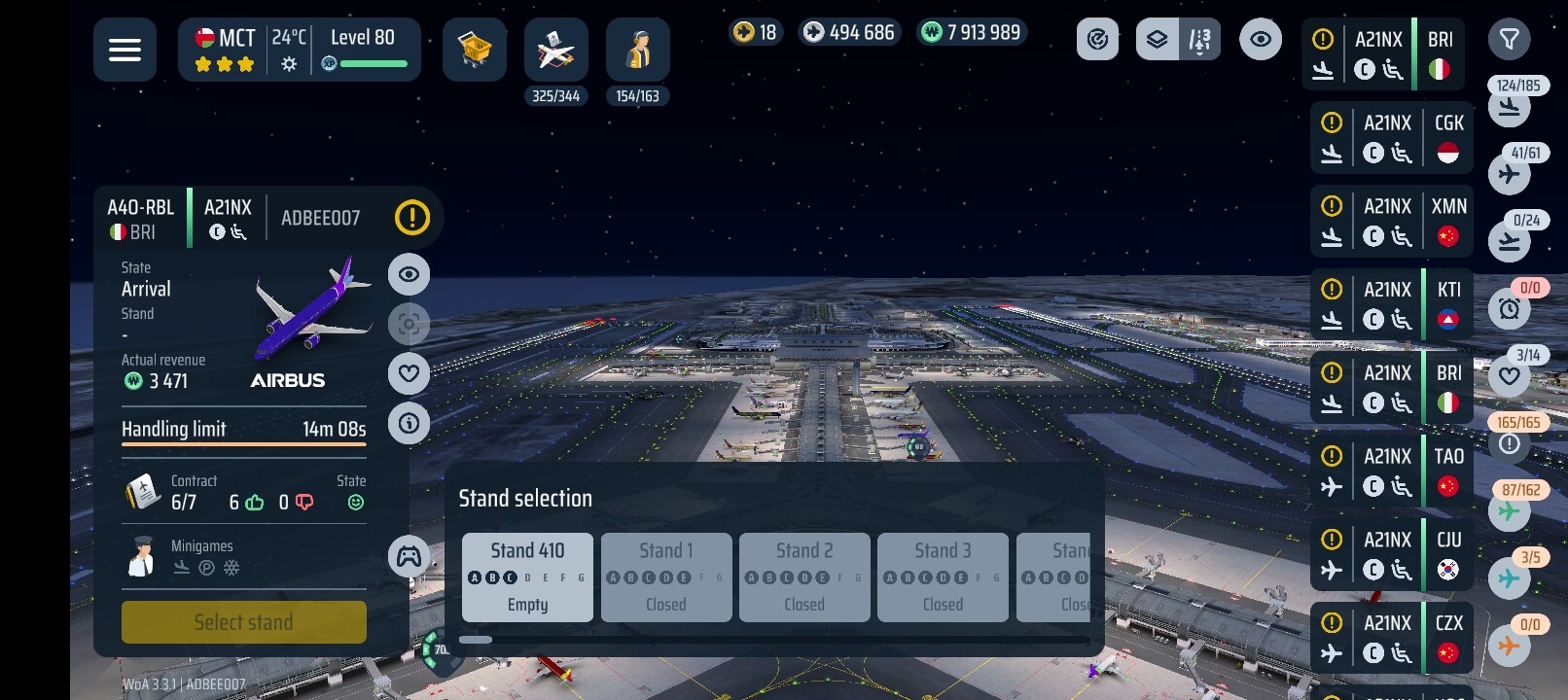
Task: Select the XMN flight card
Action: pos(1391,221)
